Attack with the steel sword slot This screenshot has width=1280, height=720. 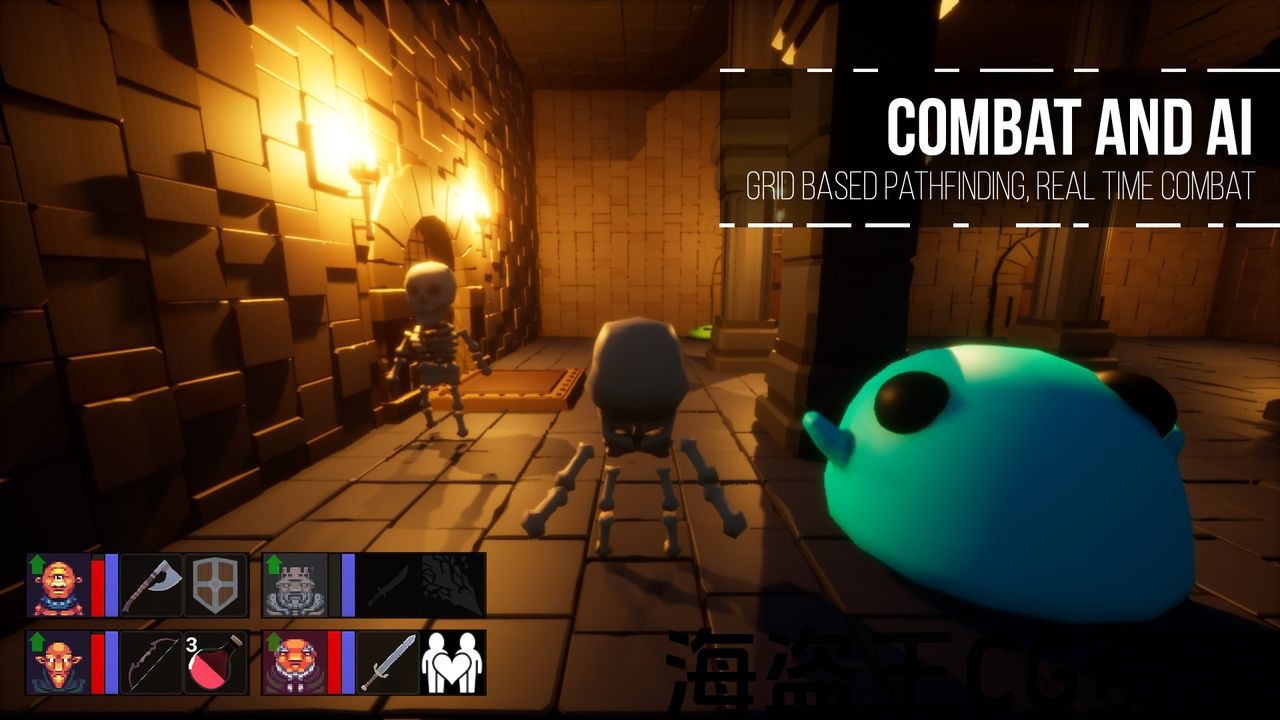coord(387,662)
